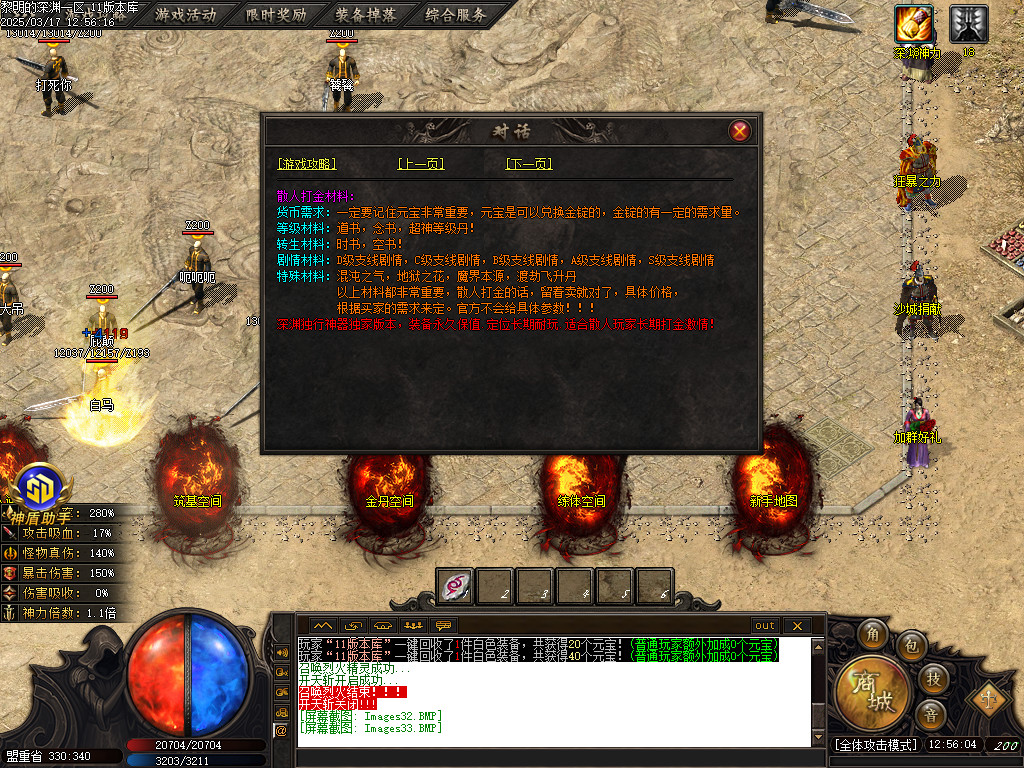Open the 综合服务 top menu
The image size is (1024, 768).
click(x=455, y=15)
